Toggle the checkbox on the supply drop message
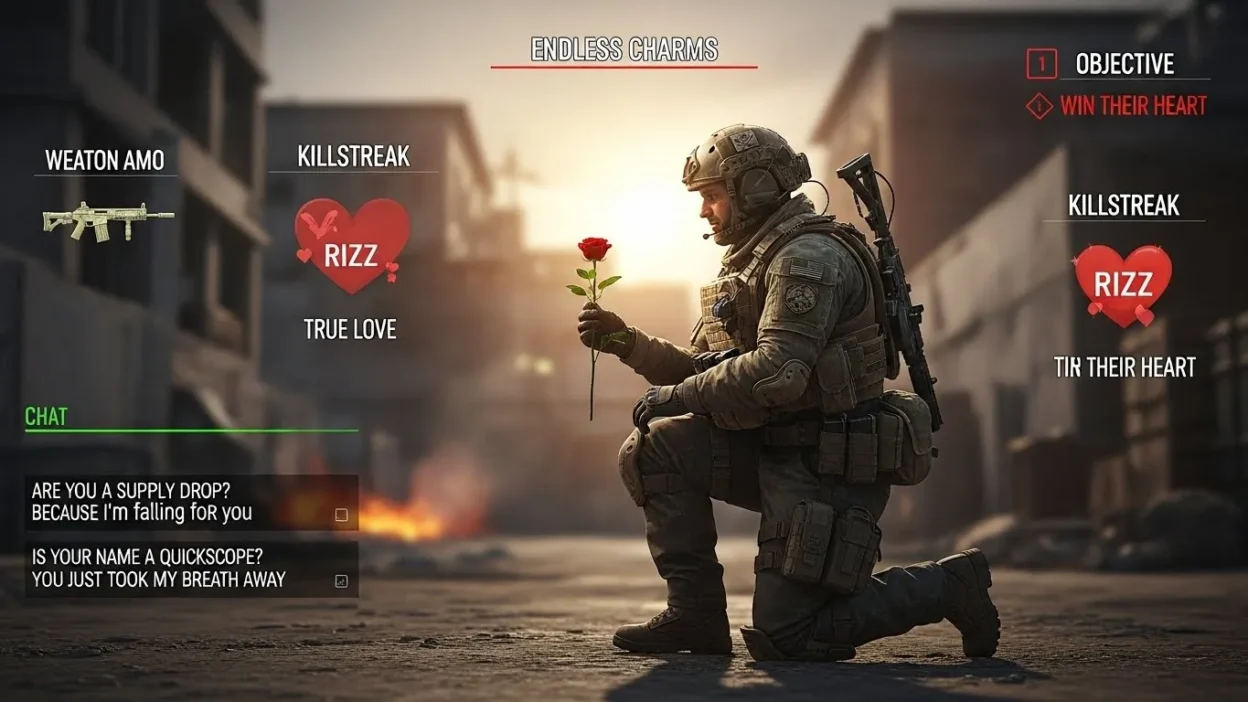1248x702 pixels. coord(341,515)
